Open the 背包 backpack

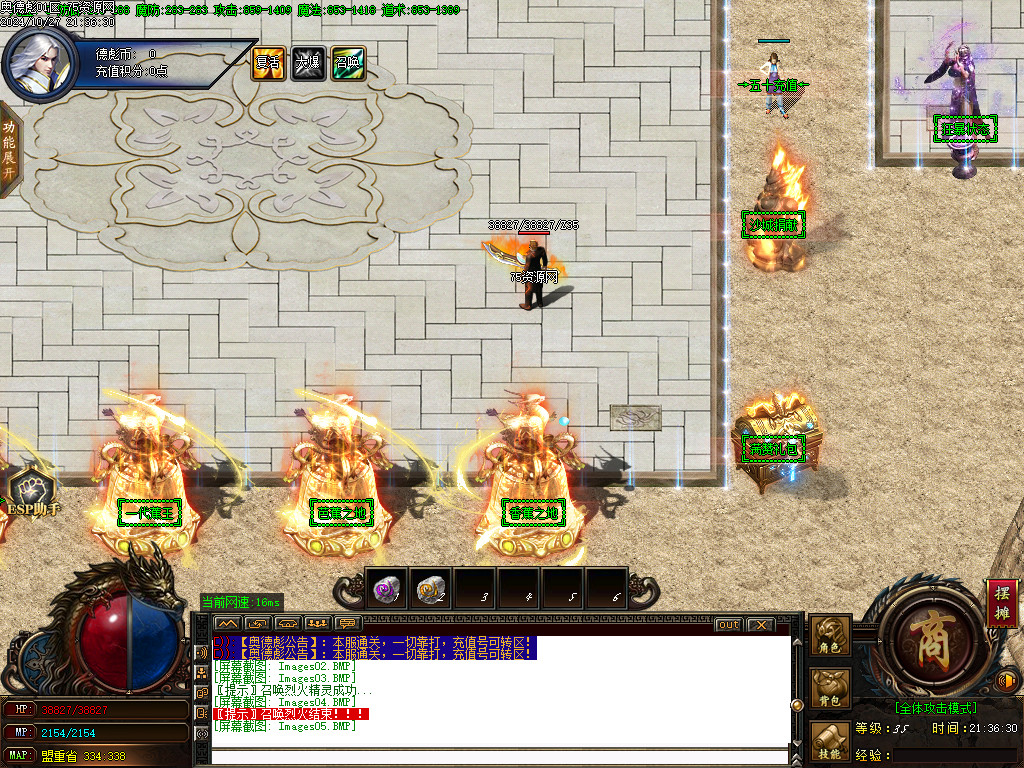click(831, 688)
